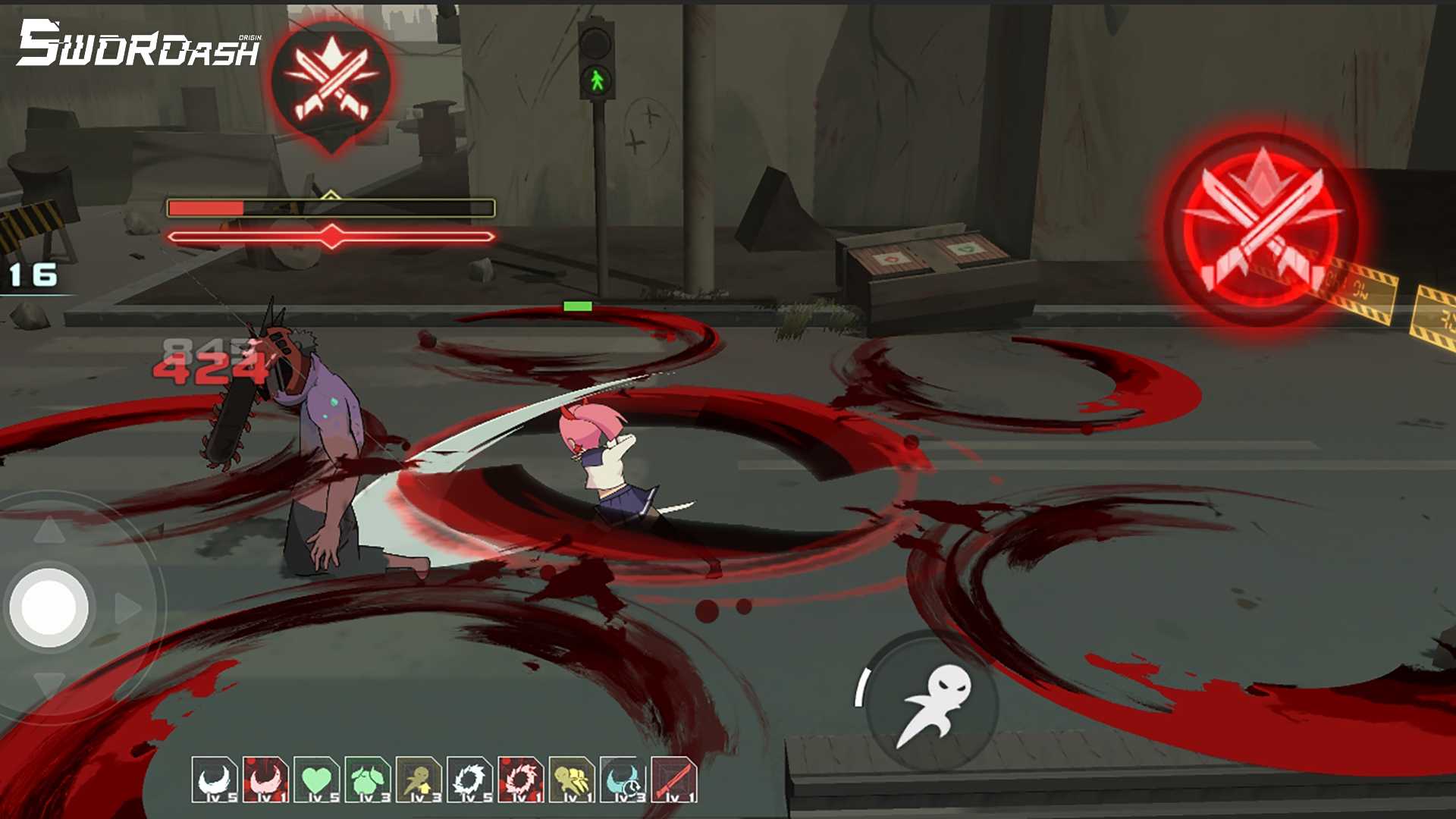This screenshot has width=1456, height=819.
Task: Select the white crescent slash skill icon
Action: click(x=215, y=780)
